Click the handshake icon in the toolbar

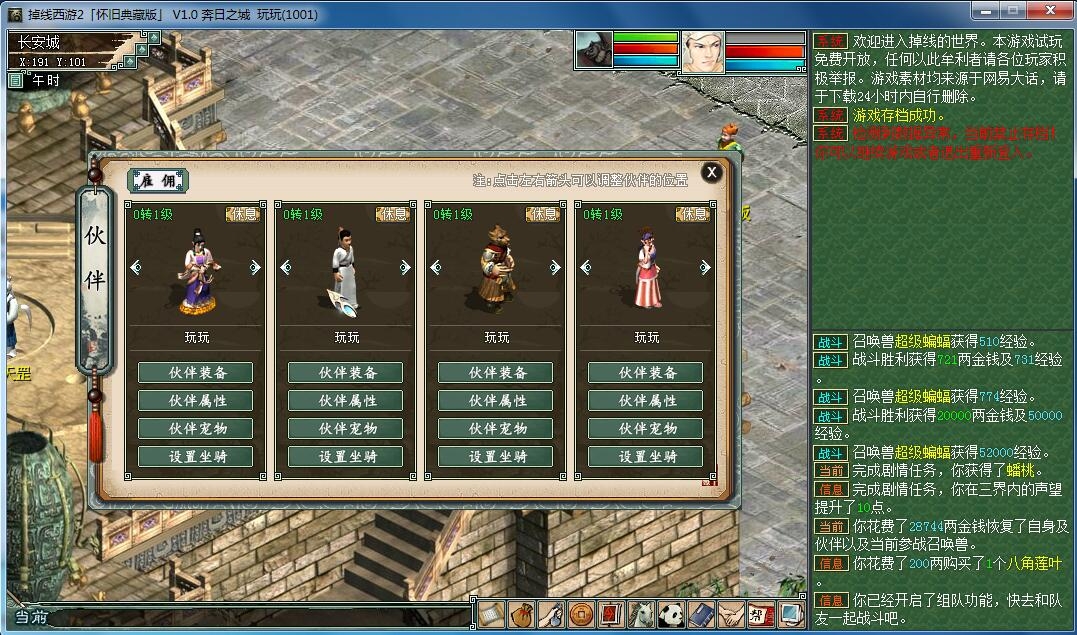(x=731, y=614)
